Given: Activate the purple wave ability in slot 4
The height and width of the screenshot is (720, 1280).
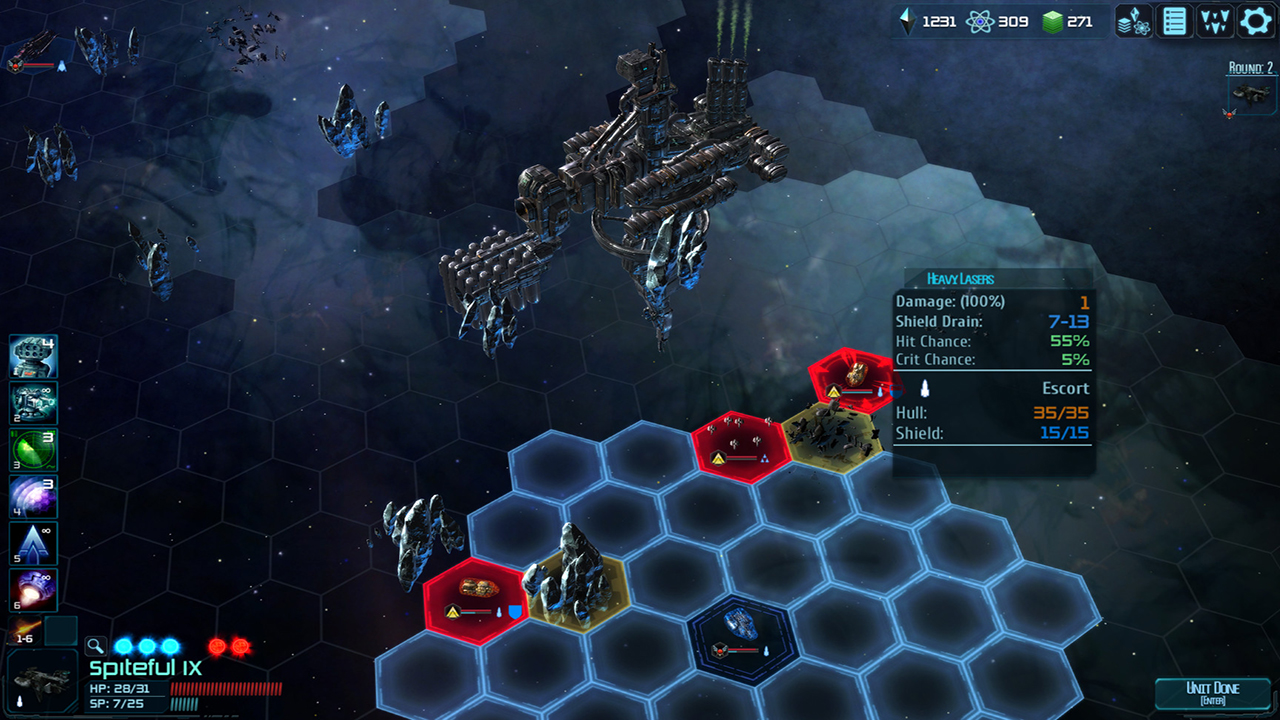Looking at the screenshot, I should click(33, 497).
